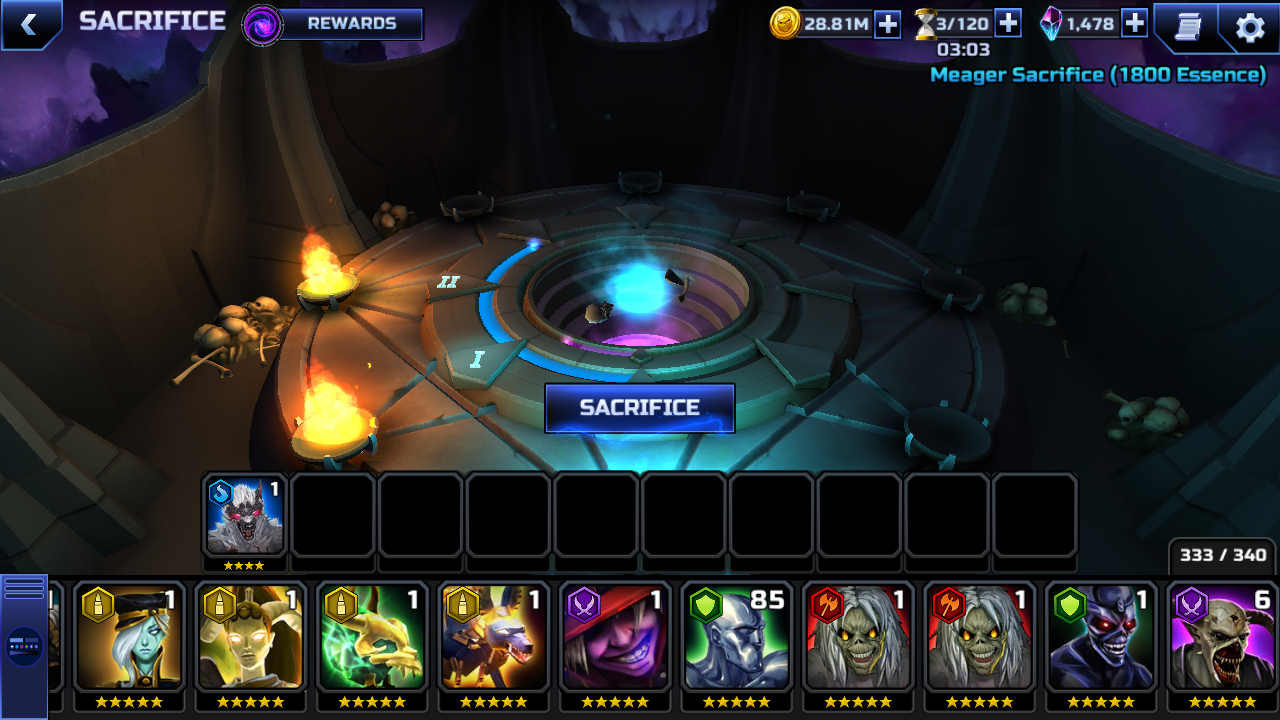The image size is (1280, 720).
Task: Select the dark blue red-eyed demon card
Action: click(1101, 638)
